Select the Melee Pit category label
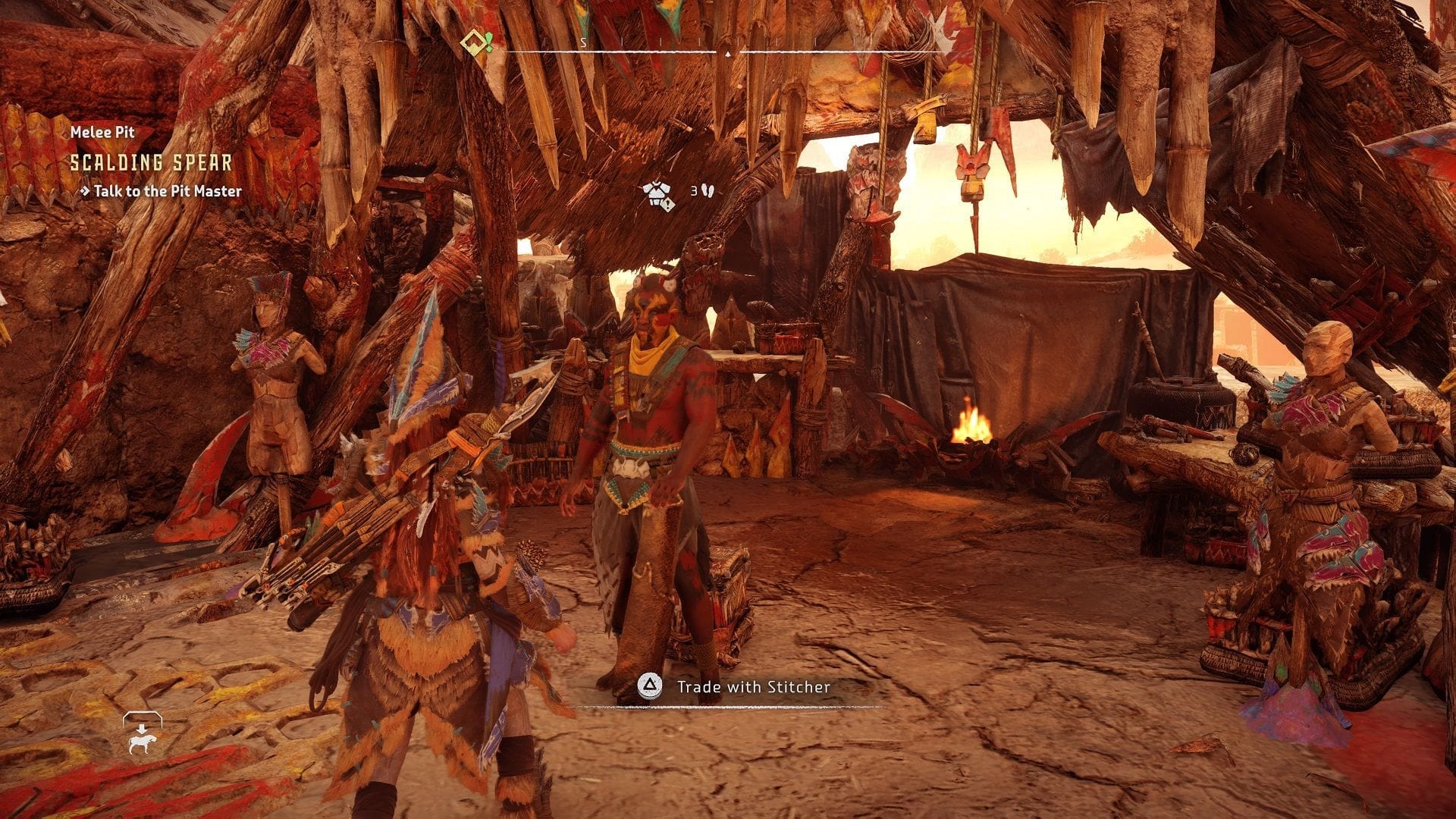The height and width of the screenshot is (819, 1456). tap(102, 132)
